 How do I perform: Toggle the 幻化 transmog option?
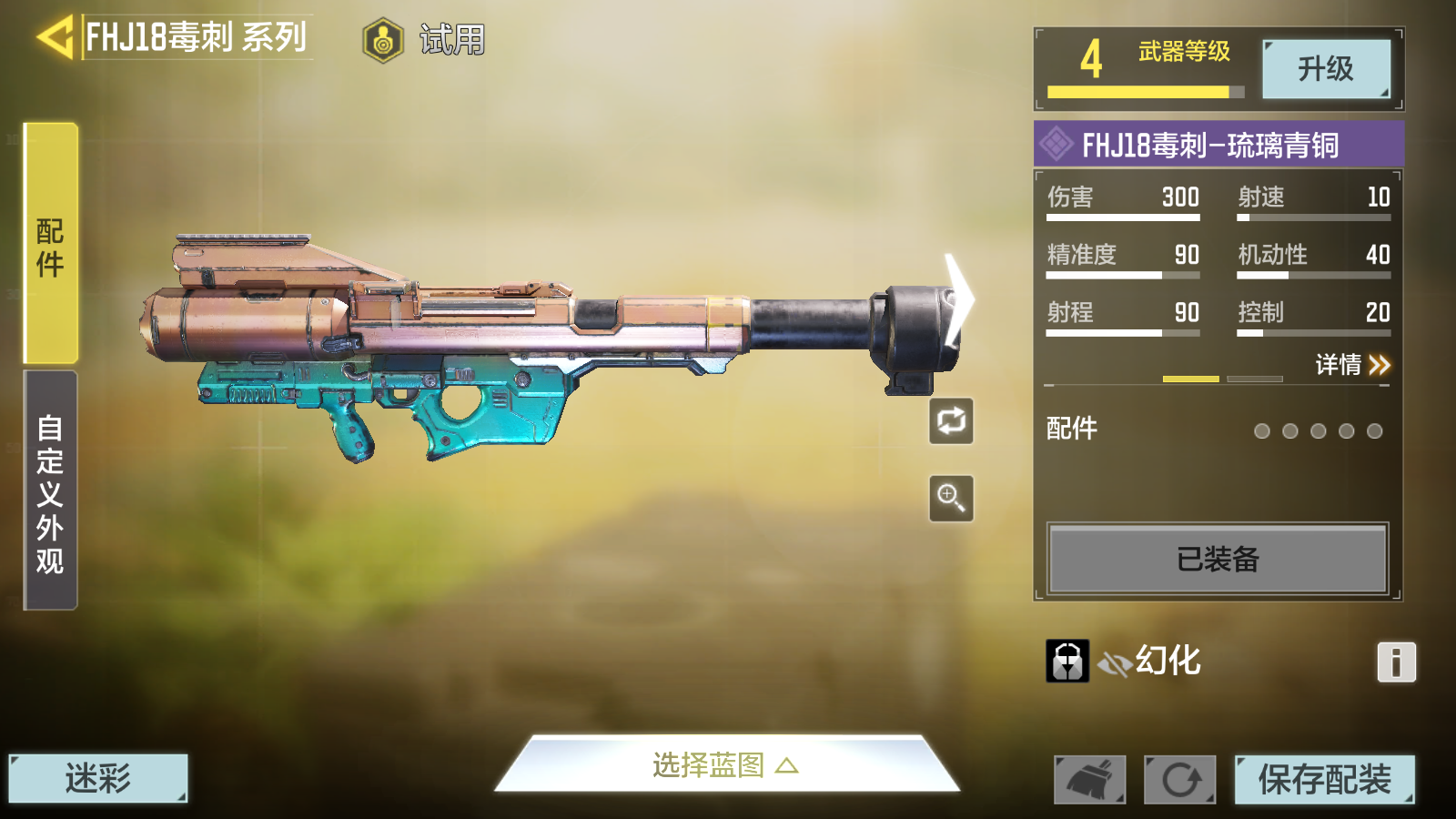[1152, 662]
